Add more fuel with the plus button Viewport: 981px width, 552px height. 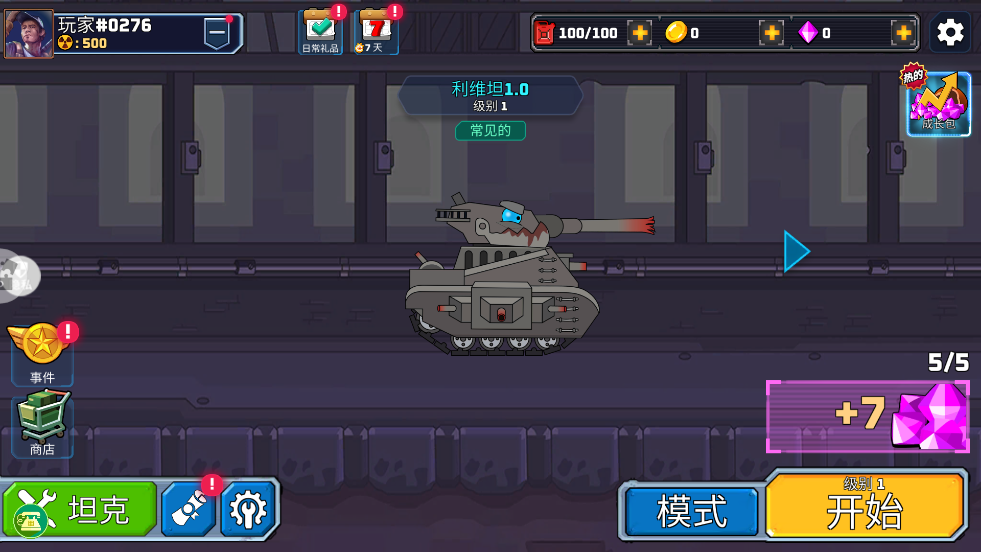click(x=640, y=33)
